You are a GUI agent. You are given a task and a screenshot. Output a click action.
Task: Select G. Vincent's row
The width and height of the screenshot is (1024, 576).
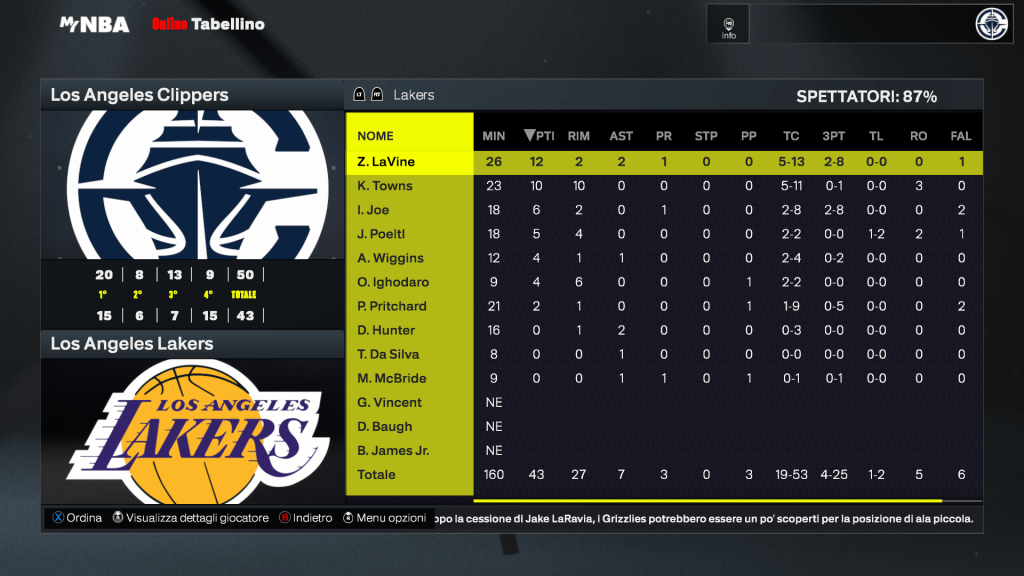tap(389, 402)
